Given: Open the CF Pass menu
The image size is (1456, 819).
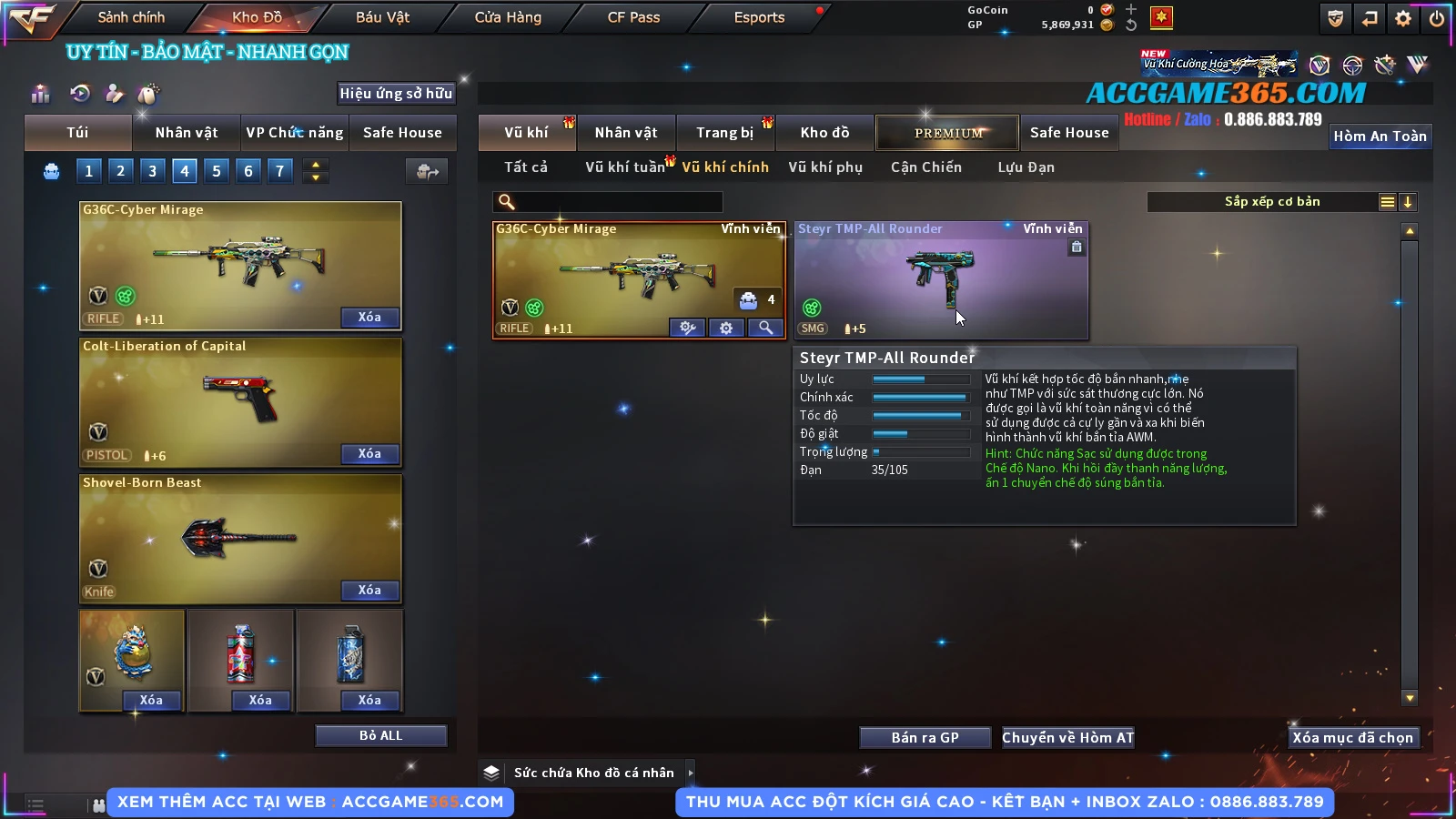Looking at the screenshot, I should tap(633, 17).
